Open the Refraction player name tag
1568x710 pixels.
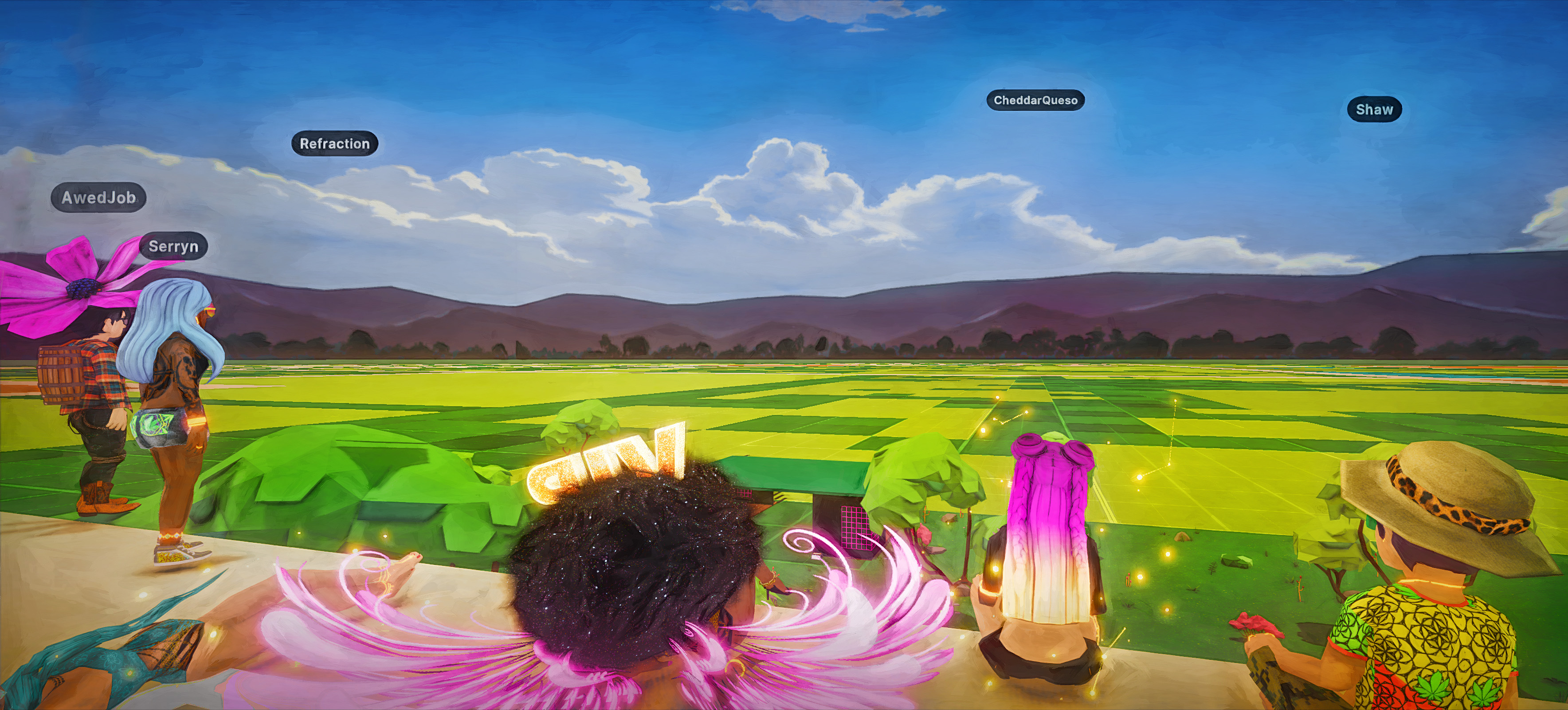point(335,144)
